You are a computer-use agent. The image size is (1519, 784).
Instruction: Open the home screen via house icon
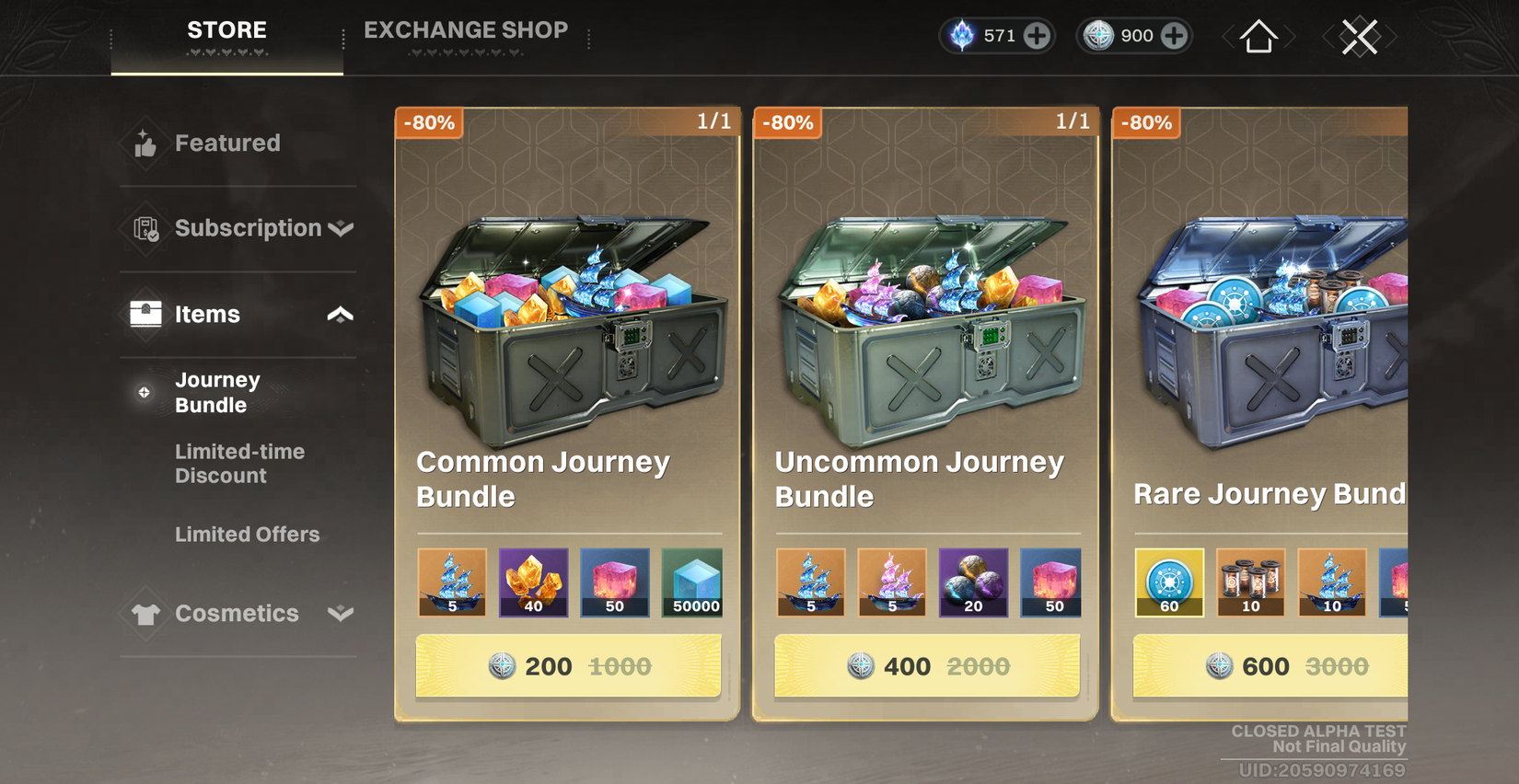1258,36
